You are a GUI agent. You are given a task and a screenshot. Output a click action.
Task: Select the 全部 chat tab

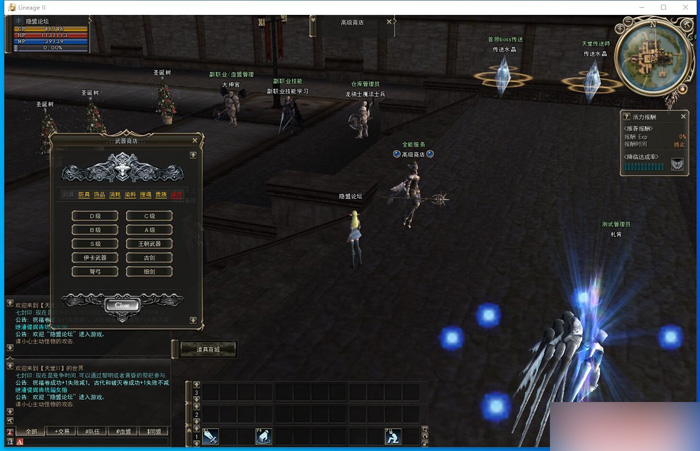click(x=31, y=432)
